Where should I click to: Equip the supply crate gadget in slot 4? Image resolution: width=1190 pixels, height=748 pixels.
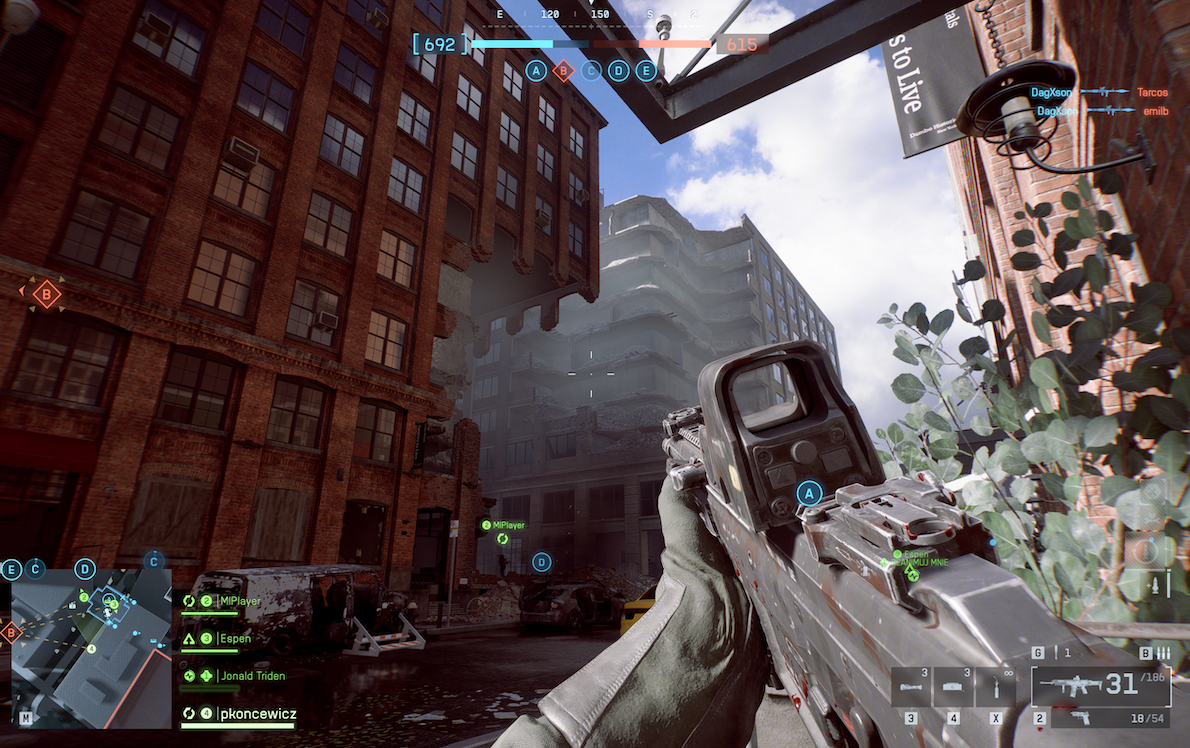pyautogui.click(x=953, y=688)
